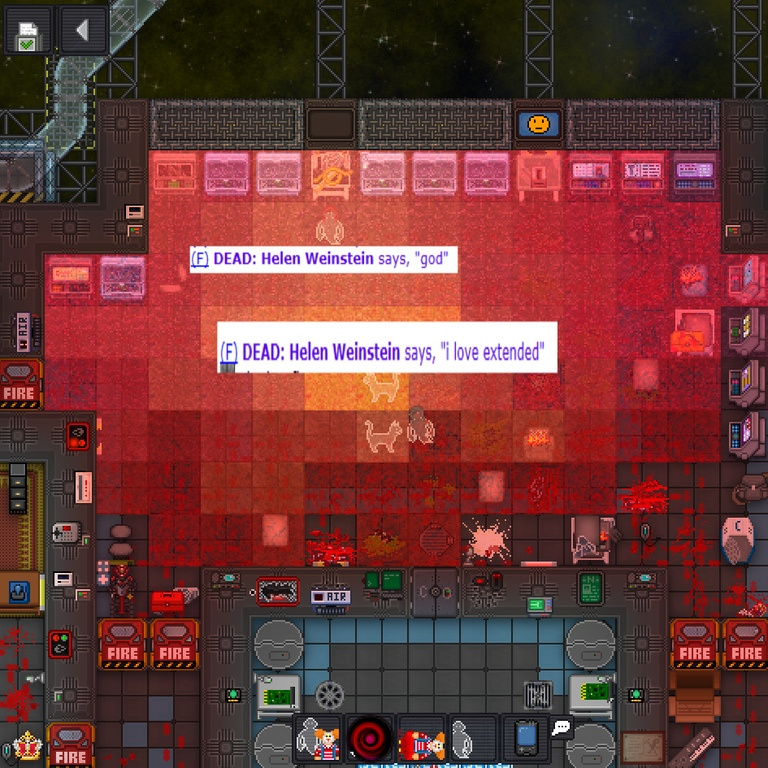The width and height of the screenshot is (768, 768).
Task: Click the printer with green checkmark button
Action: [29, 31]
